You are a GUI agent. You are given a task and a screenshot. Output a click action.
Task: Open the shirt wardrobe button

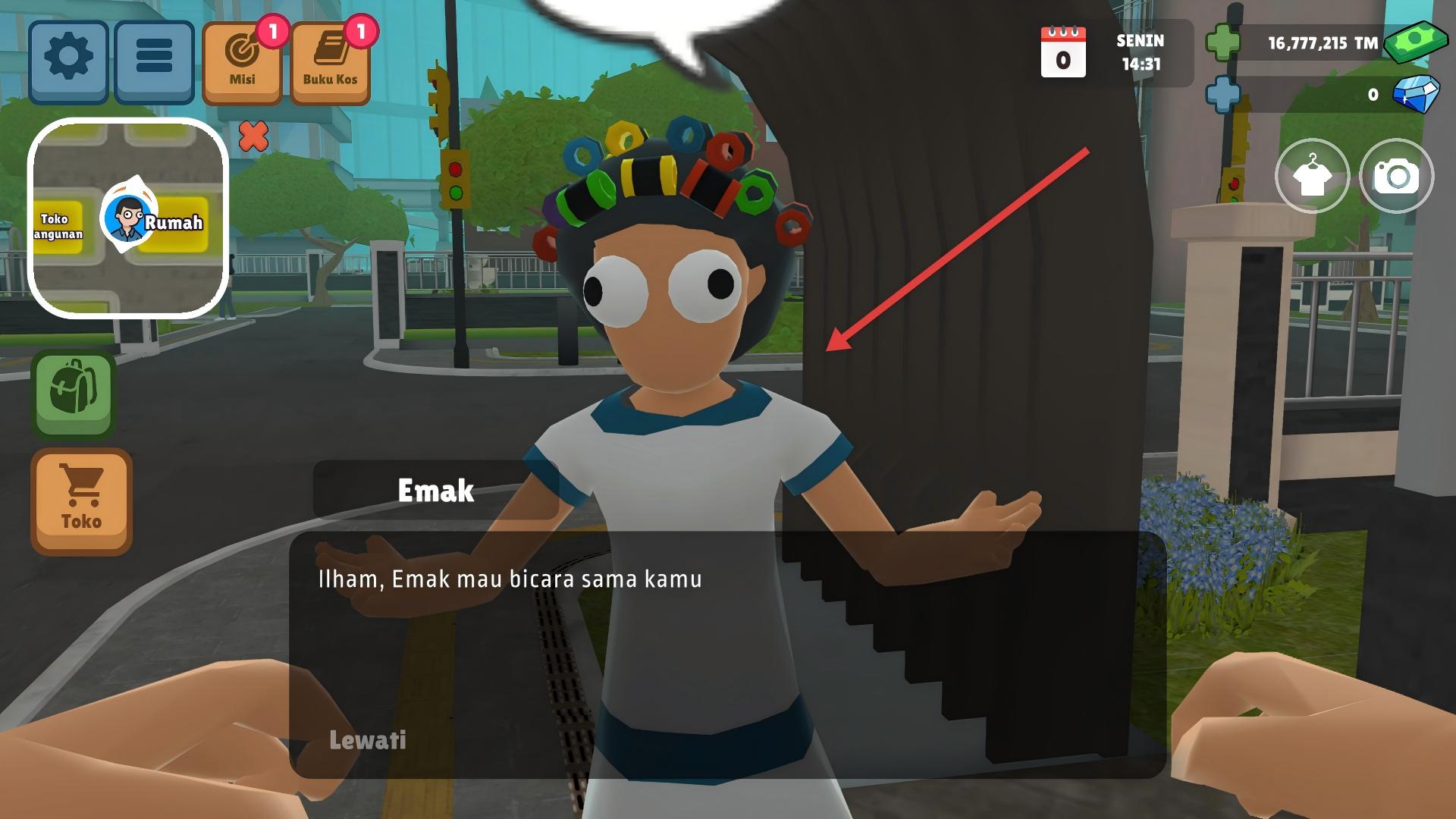pyautogui.click(x=1312, y=177)
